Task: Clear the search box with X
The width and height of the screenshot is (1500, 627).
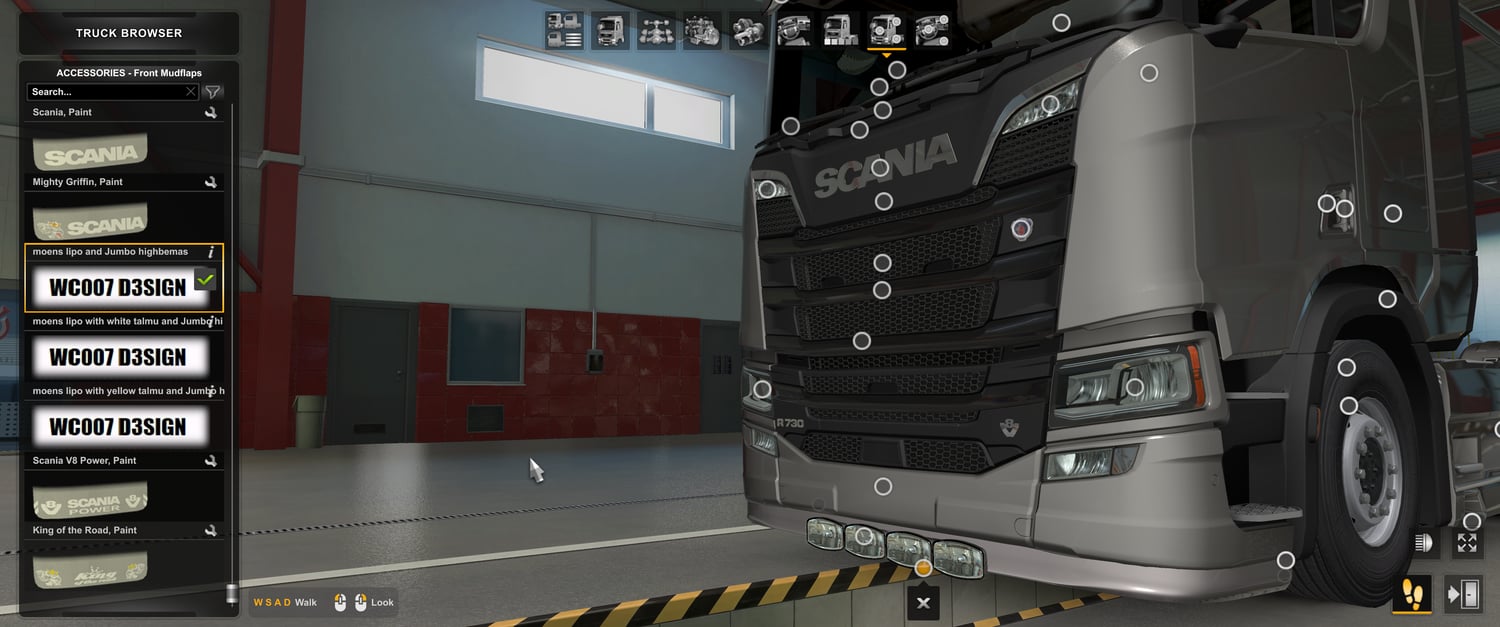Action: pos(191,92)
